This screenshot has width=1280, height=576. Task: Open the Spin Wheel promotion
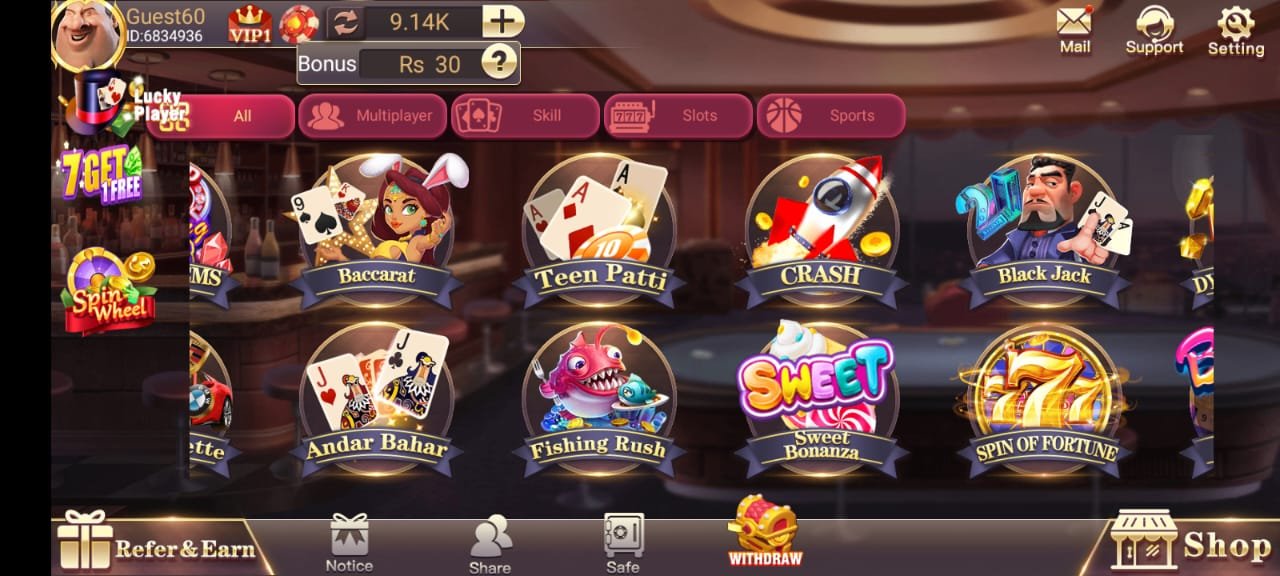(109, 291)
